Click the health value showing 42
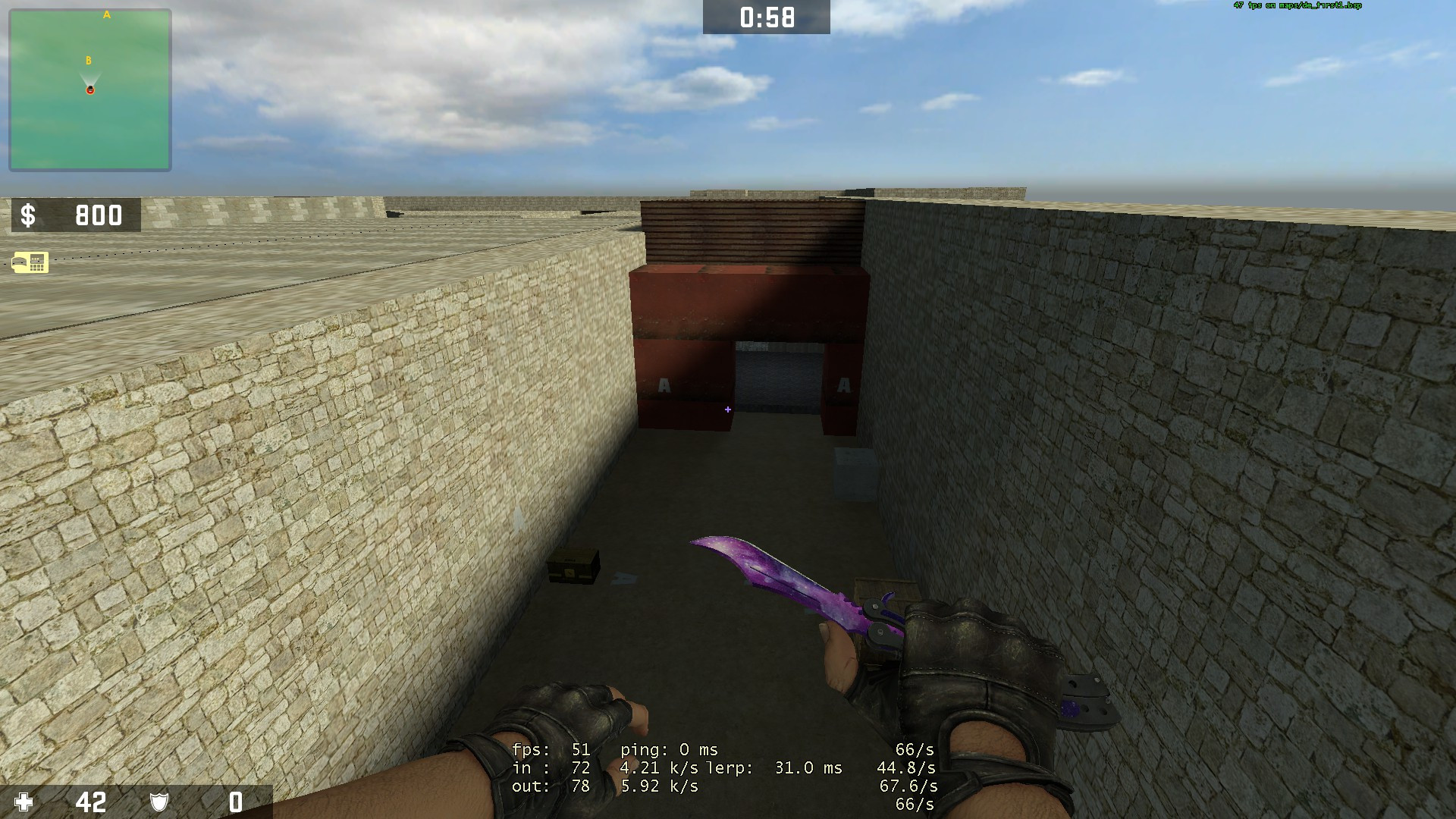1456x819 pixels. (x=91, y=800)
